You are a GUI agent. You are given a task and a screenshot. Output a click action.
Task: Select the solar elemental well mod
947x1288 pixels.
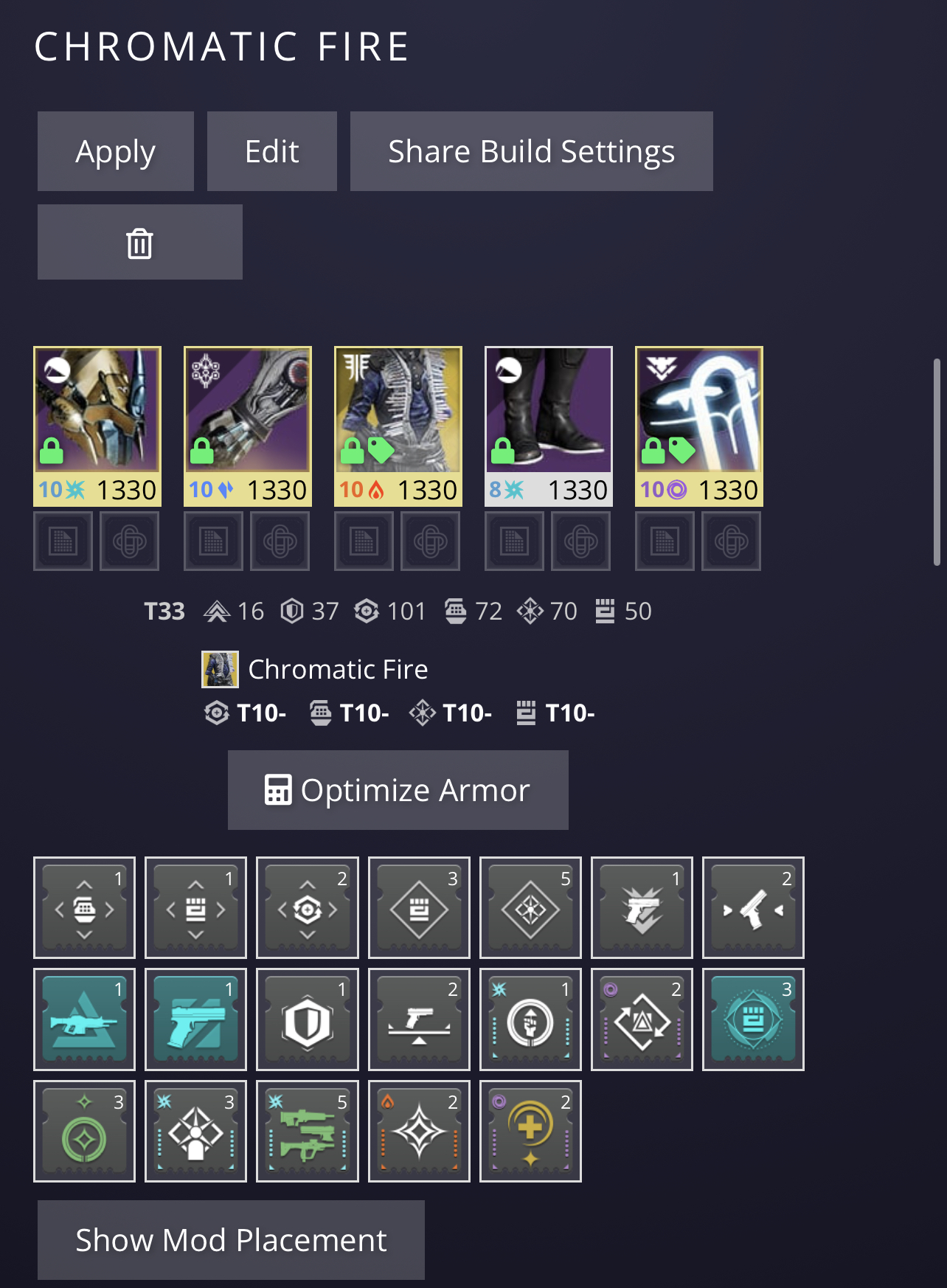point(418,1132)
